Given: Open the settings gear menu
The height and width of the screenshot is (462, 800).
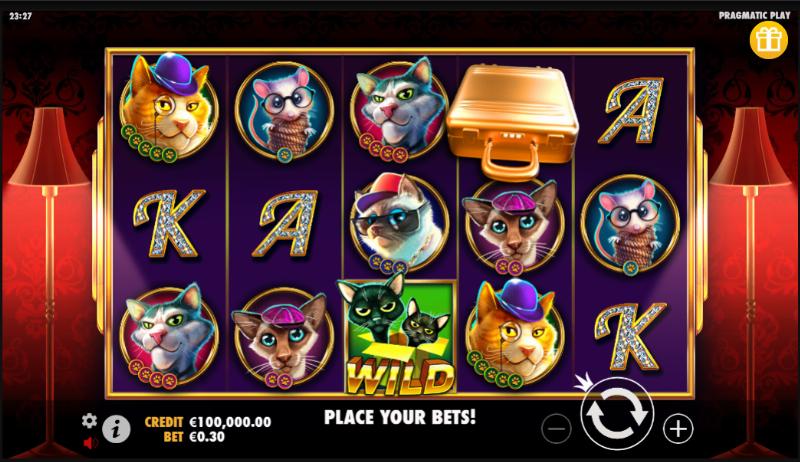Looking at the screenshot, I should (90, 420).
